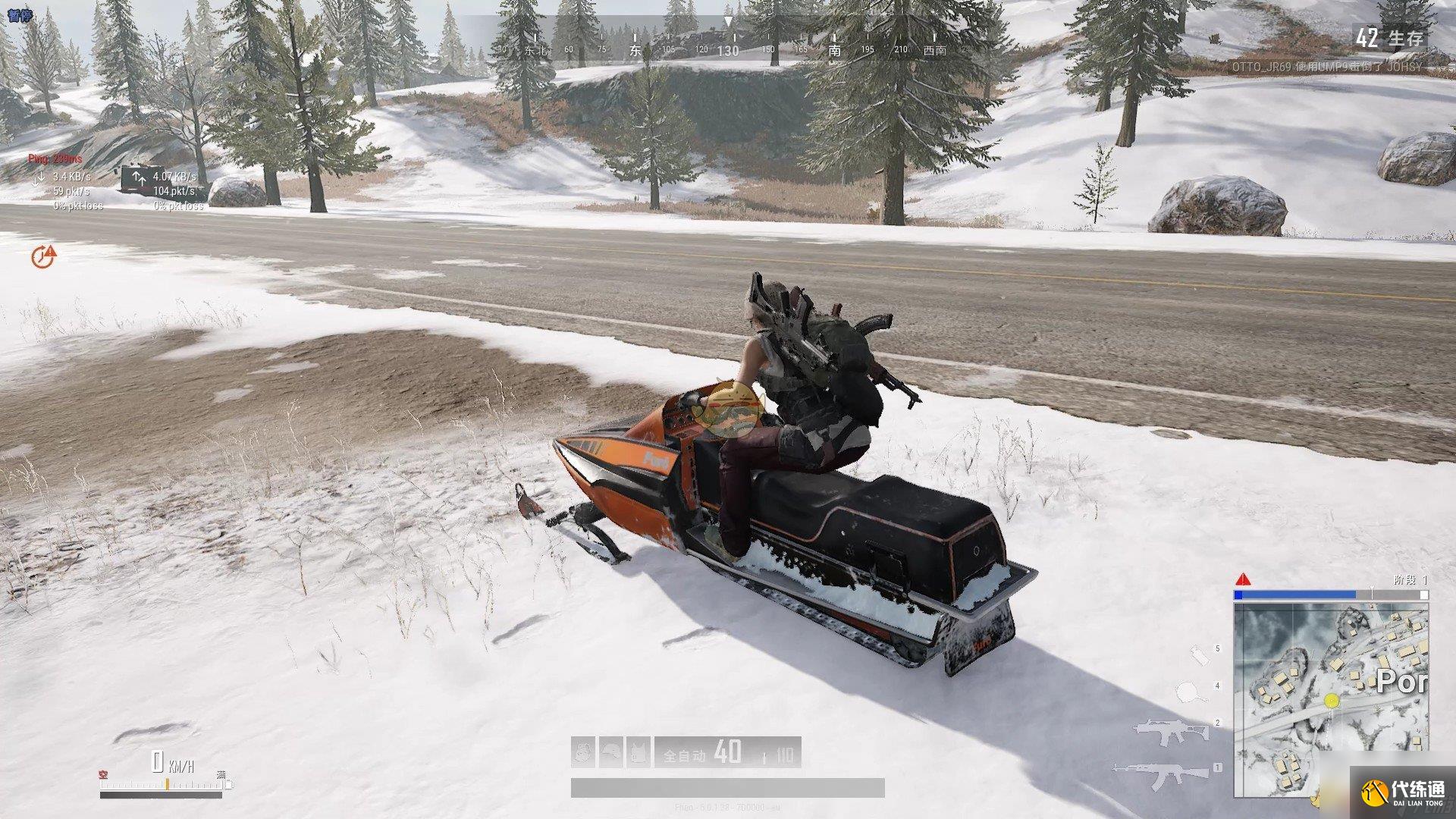Toggle the 全自动 fire mode label
This screenshot has height=819, width=1456.
click(x=685, y=755)
